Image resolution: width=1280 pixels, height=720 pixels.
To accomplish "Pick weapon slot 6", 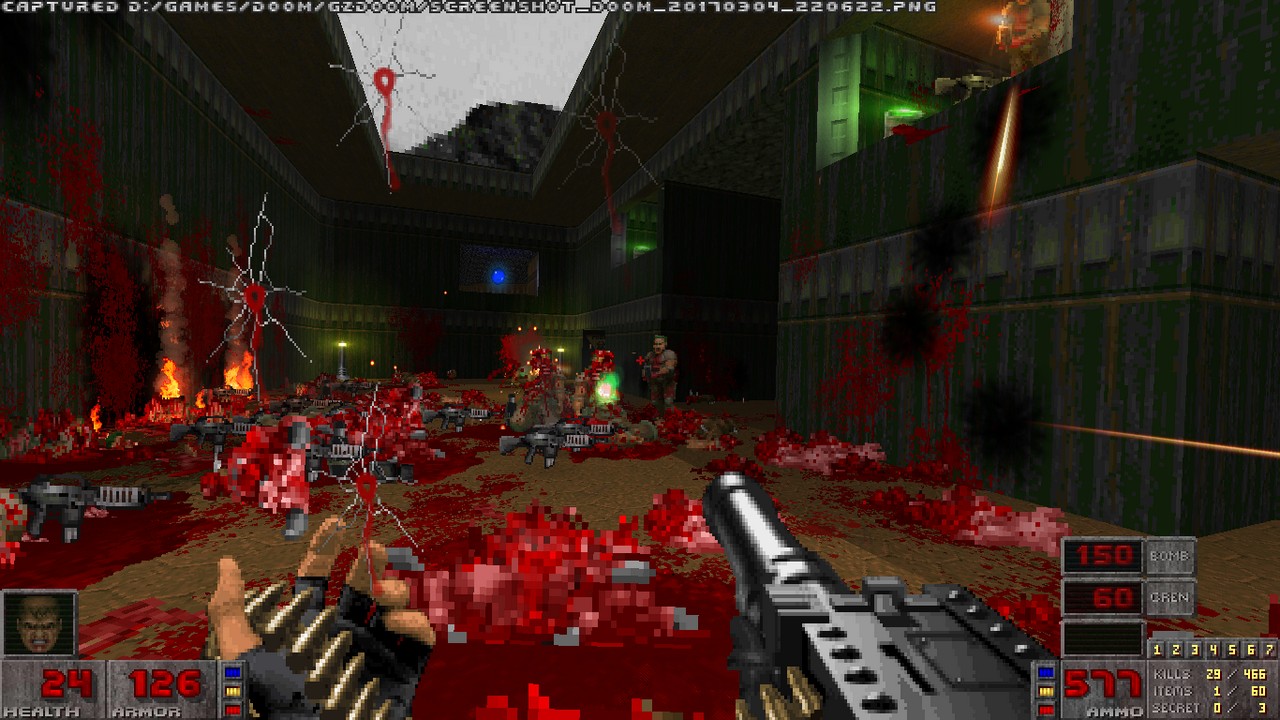I will (x=1251, y=649).
